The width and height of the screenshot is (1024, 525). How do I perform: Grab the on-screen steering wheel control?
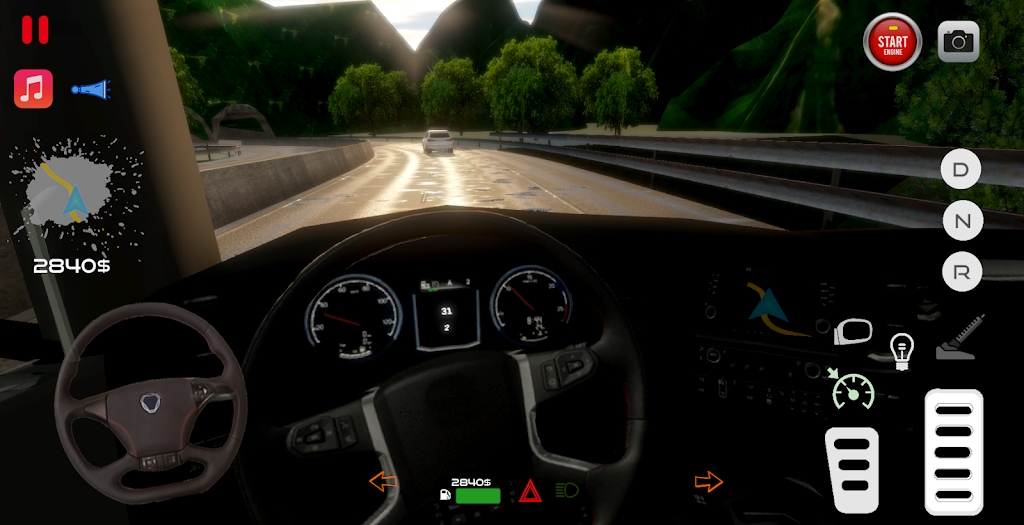coord(150,403)
